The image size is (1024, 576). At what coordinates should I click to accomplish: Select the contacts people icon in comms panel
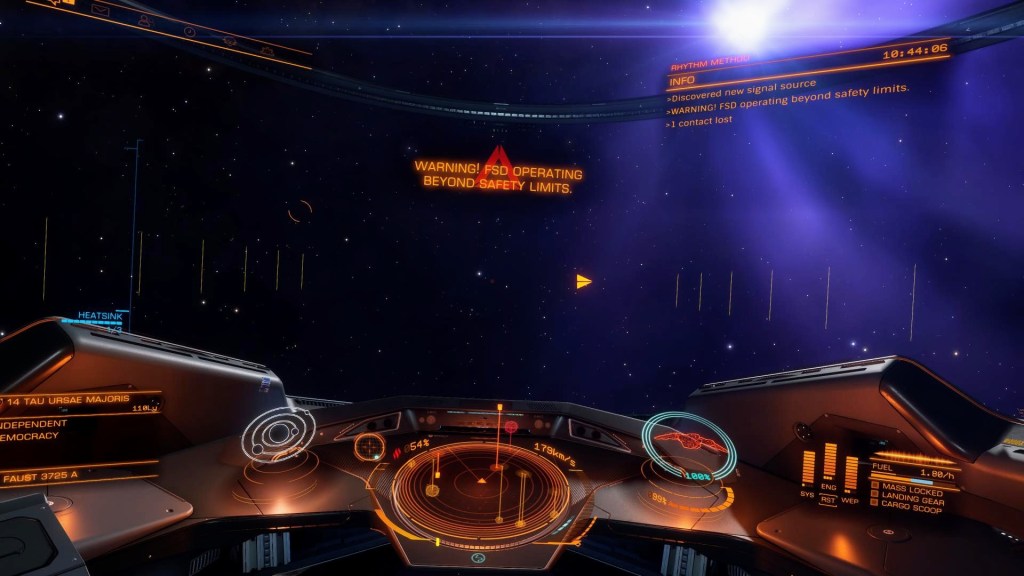(145, 20)
